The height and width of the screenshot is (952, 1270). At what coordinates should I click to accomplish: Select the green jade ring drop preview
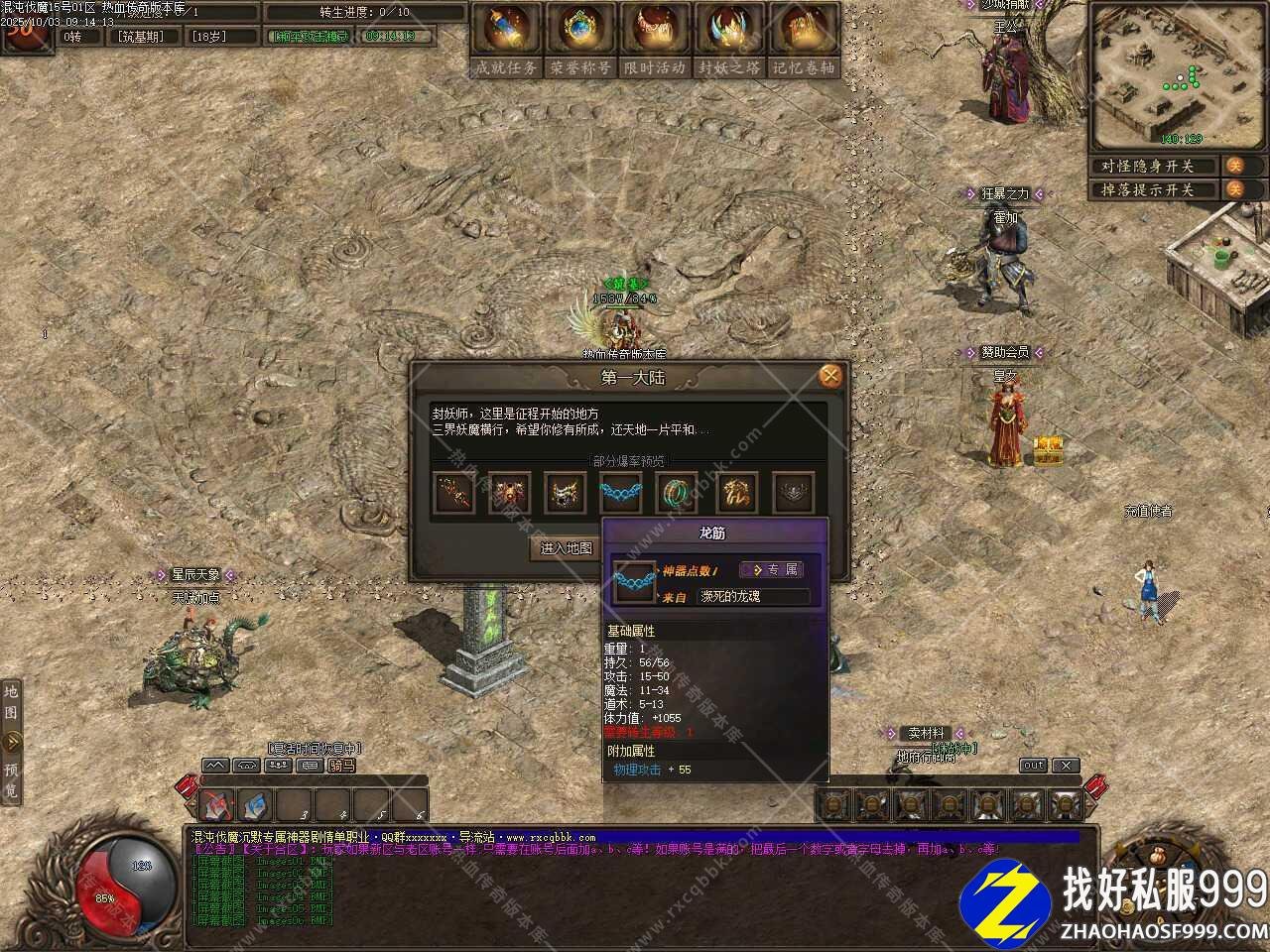click(x=678, y=493)
